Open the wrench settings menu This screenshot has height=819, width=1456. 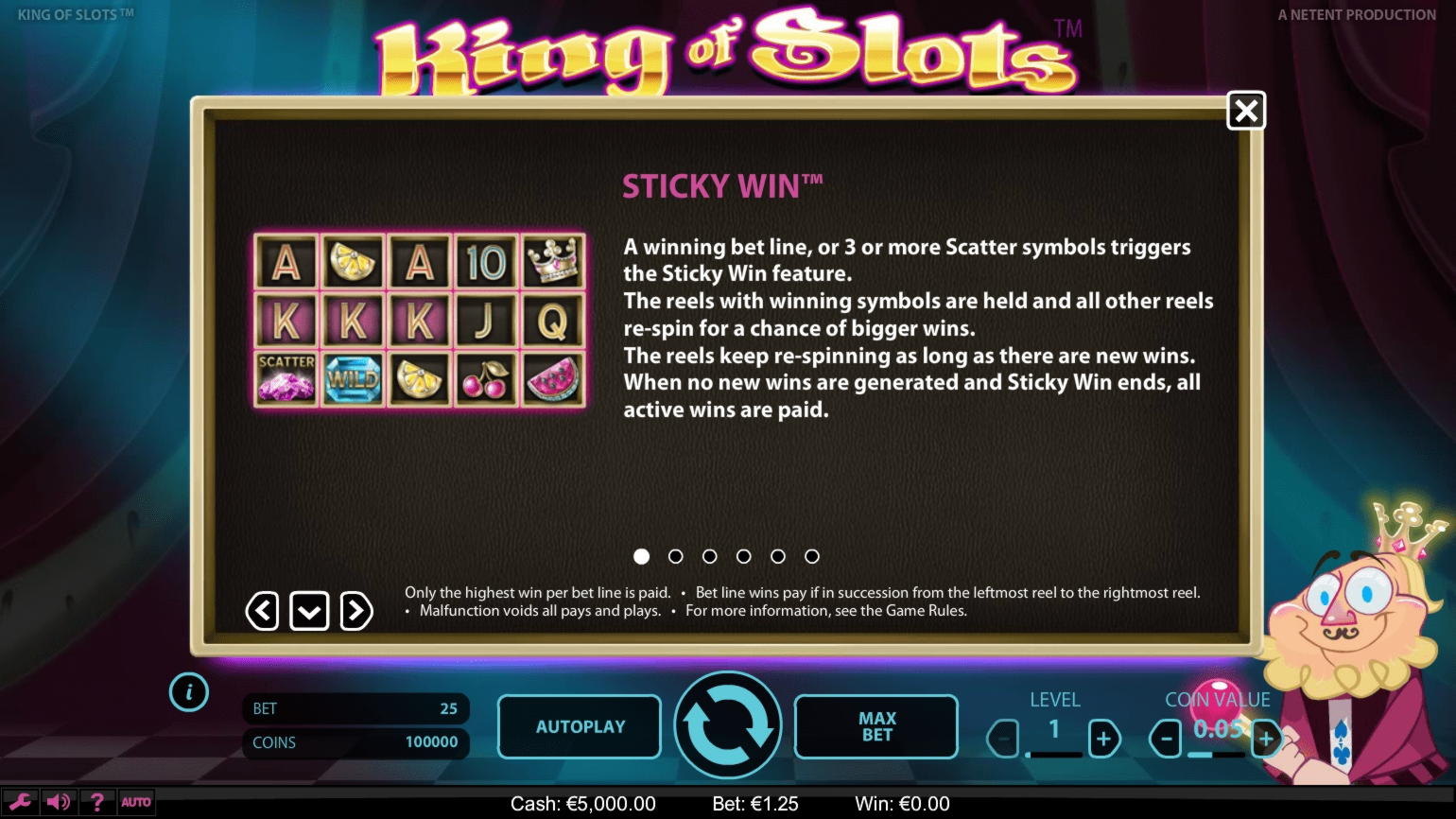tap(20, 802)
